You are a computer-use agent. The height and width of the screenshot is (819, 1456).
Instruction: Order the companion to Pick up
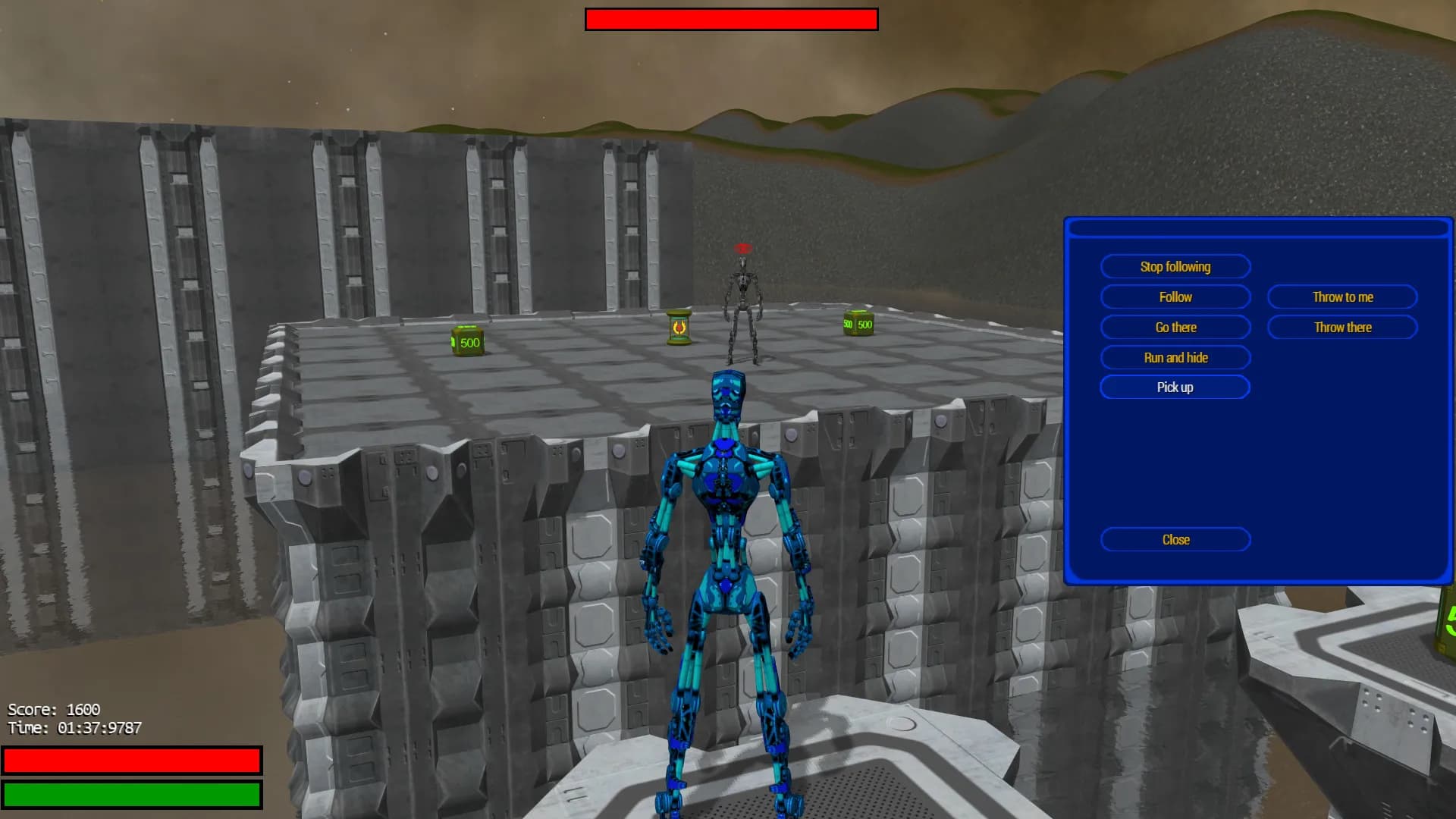[1175, 387]
